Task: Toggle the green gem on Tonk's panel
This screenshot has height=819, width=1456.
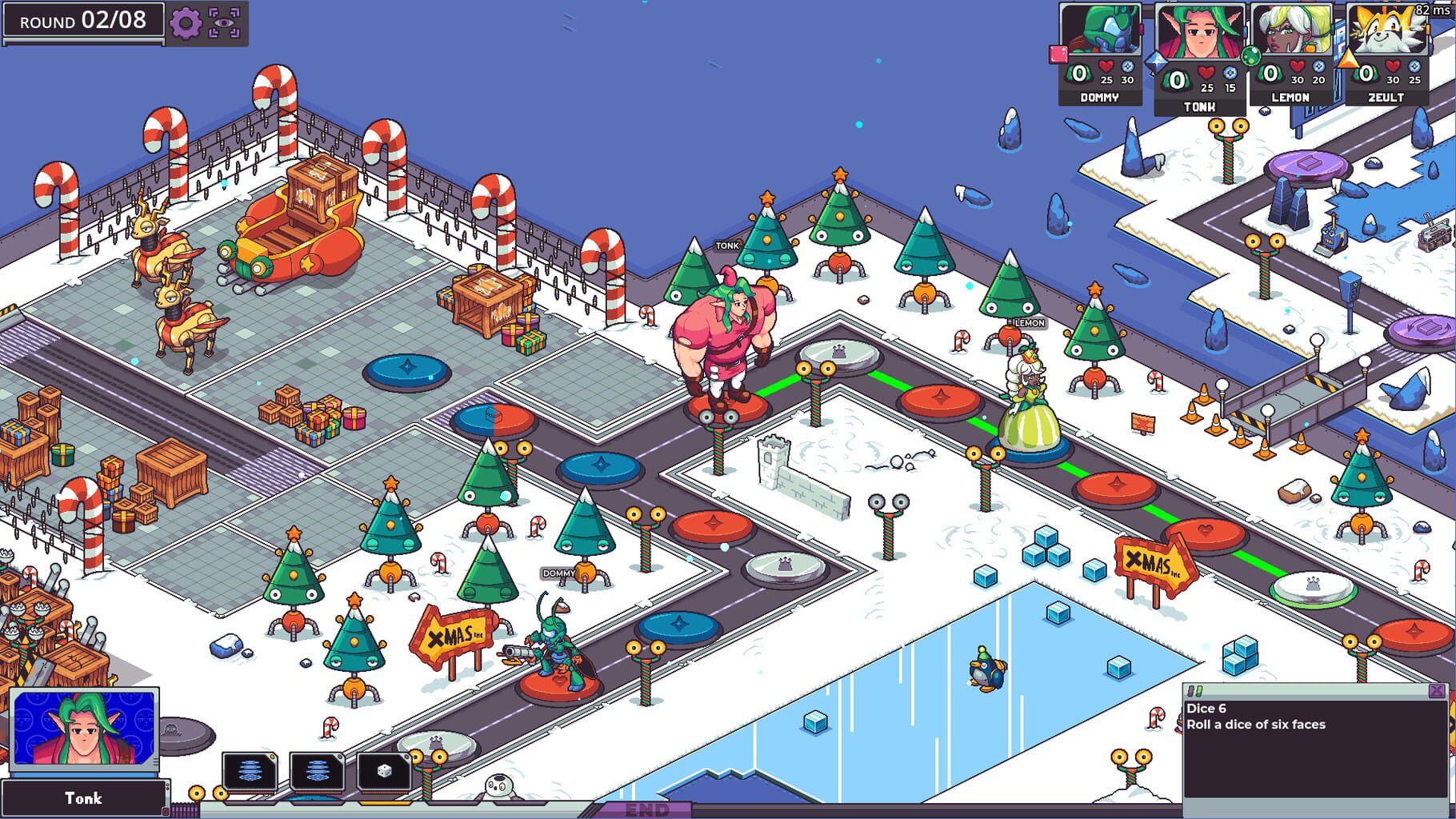Action: click(1251, 55)
